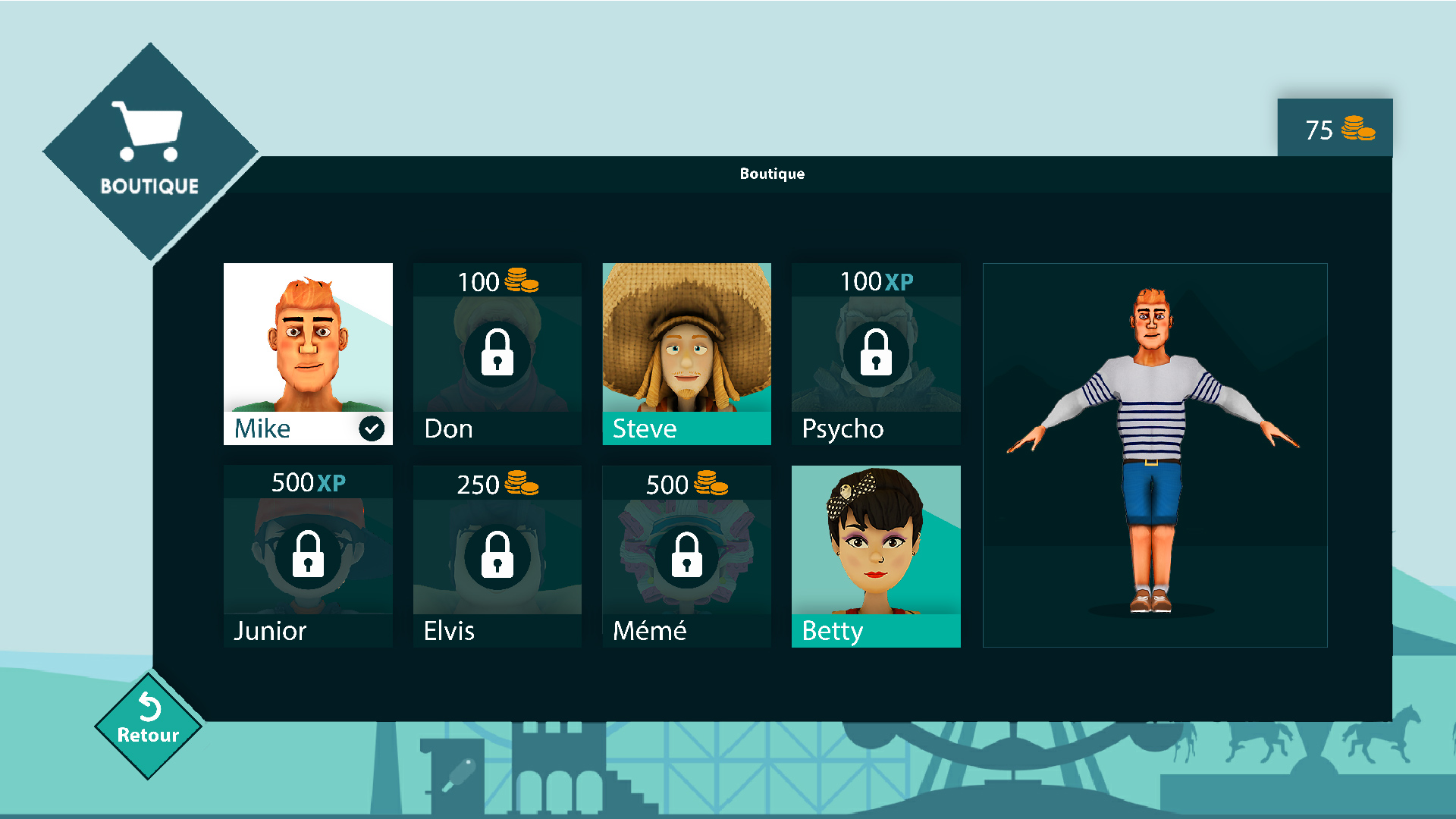Unlock Don for 100 coins
1456x819 pixels.
(x=497, y=353)
